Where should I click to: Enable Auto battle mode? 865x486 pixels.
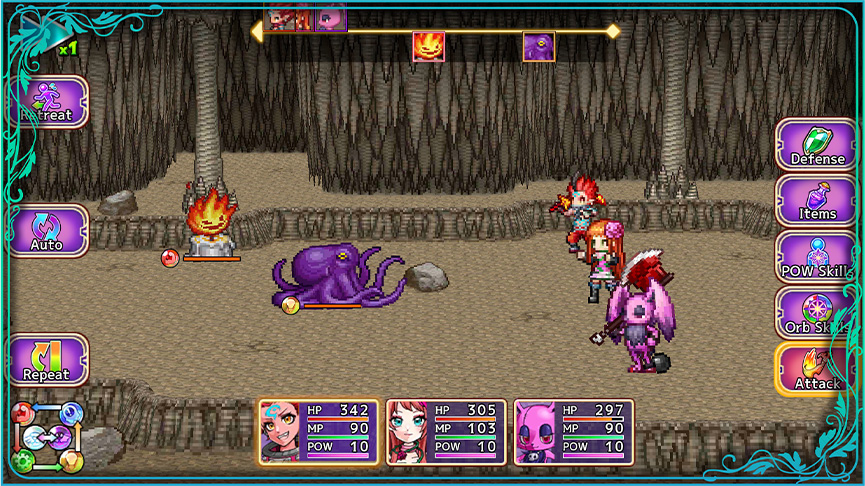tap(48, 230)
